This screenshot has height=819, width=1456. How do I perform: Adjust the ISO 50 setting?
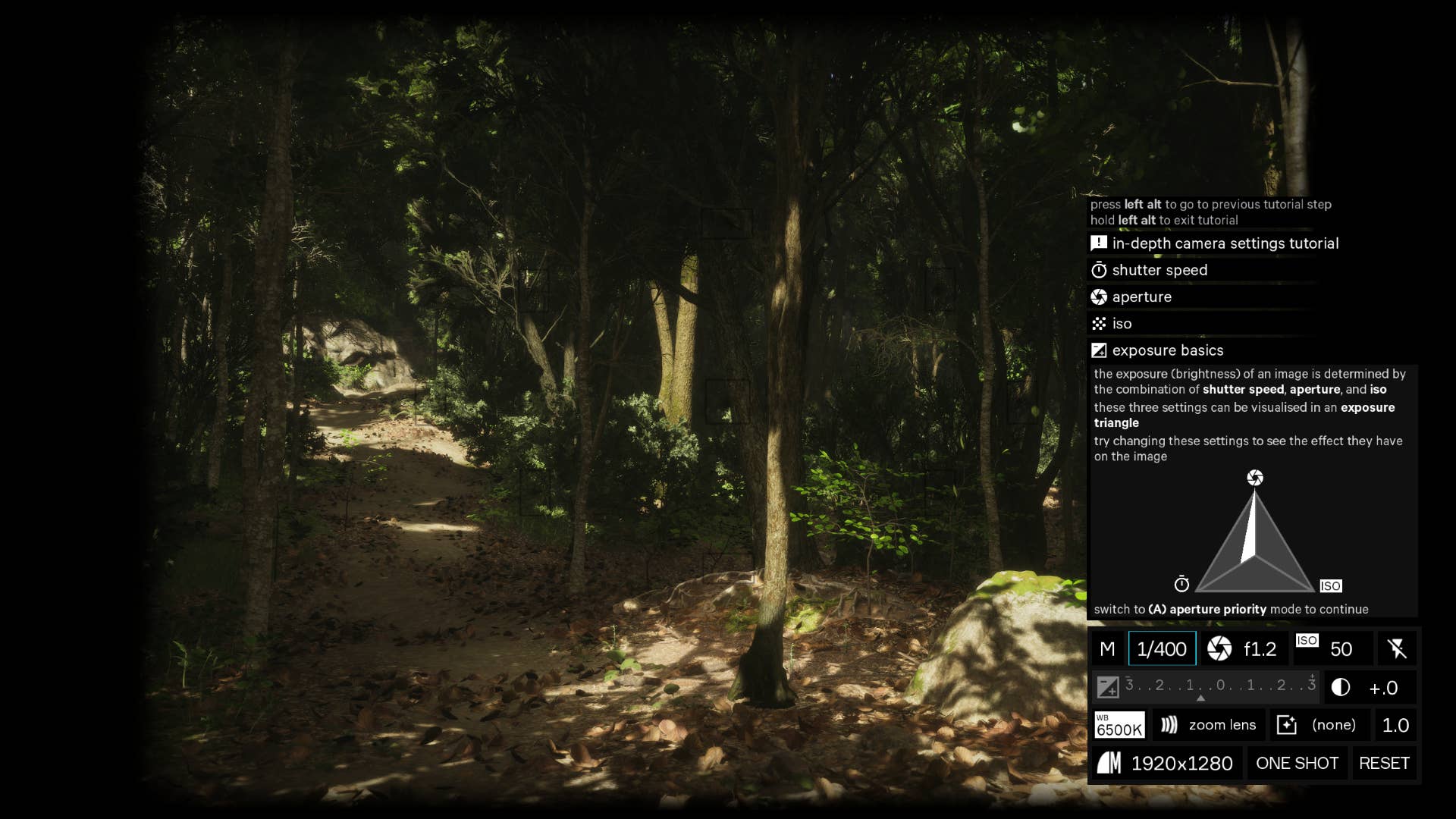[x=1332, y=649]
